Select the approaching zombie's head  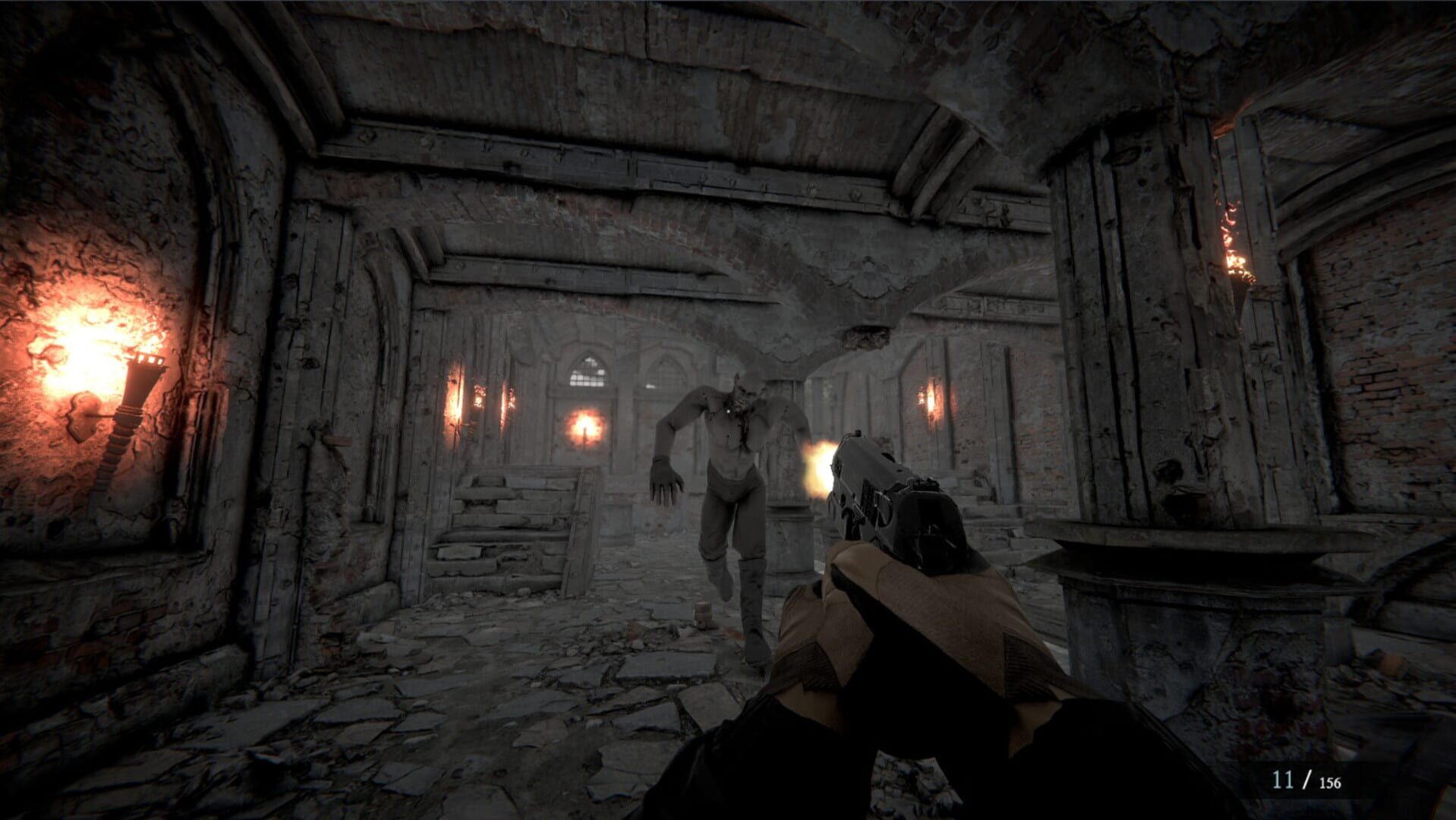pos(749,389)
